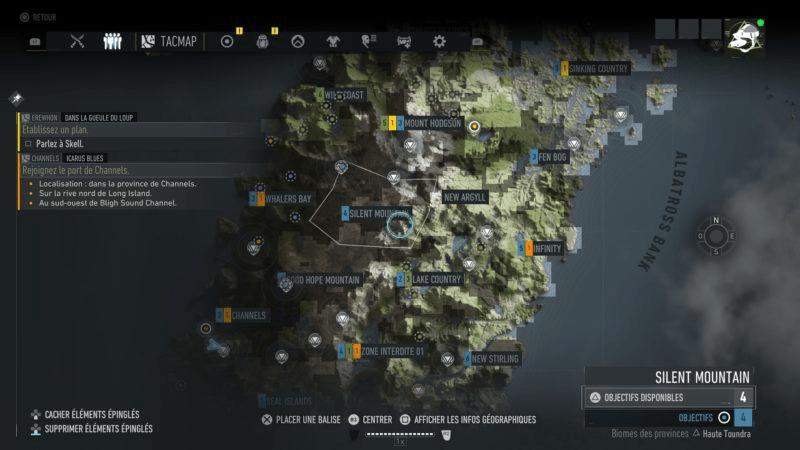Screen dimensions: 800x450
Task: Click the player helmet avatar icon
Action: 743,40
